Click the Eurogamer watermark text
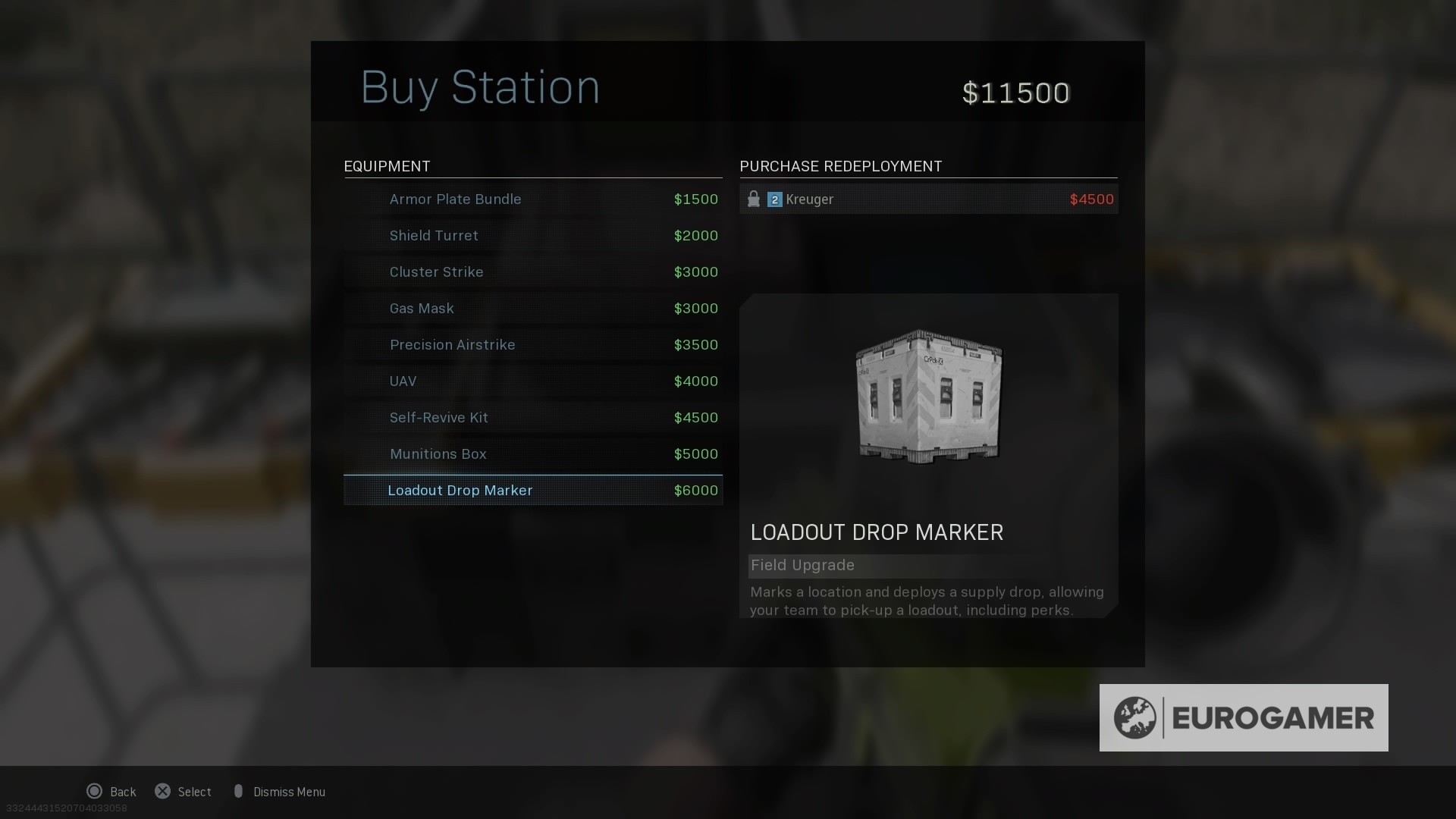Viewport: 1456px width, 819px height. pos(1270,717)
